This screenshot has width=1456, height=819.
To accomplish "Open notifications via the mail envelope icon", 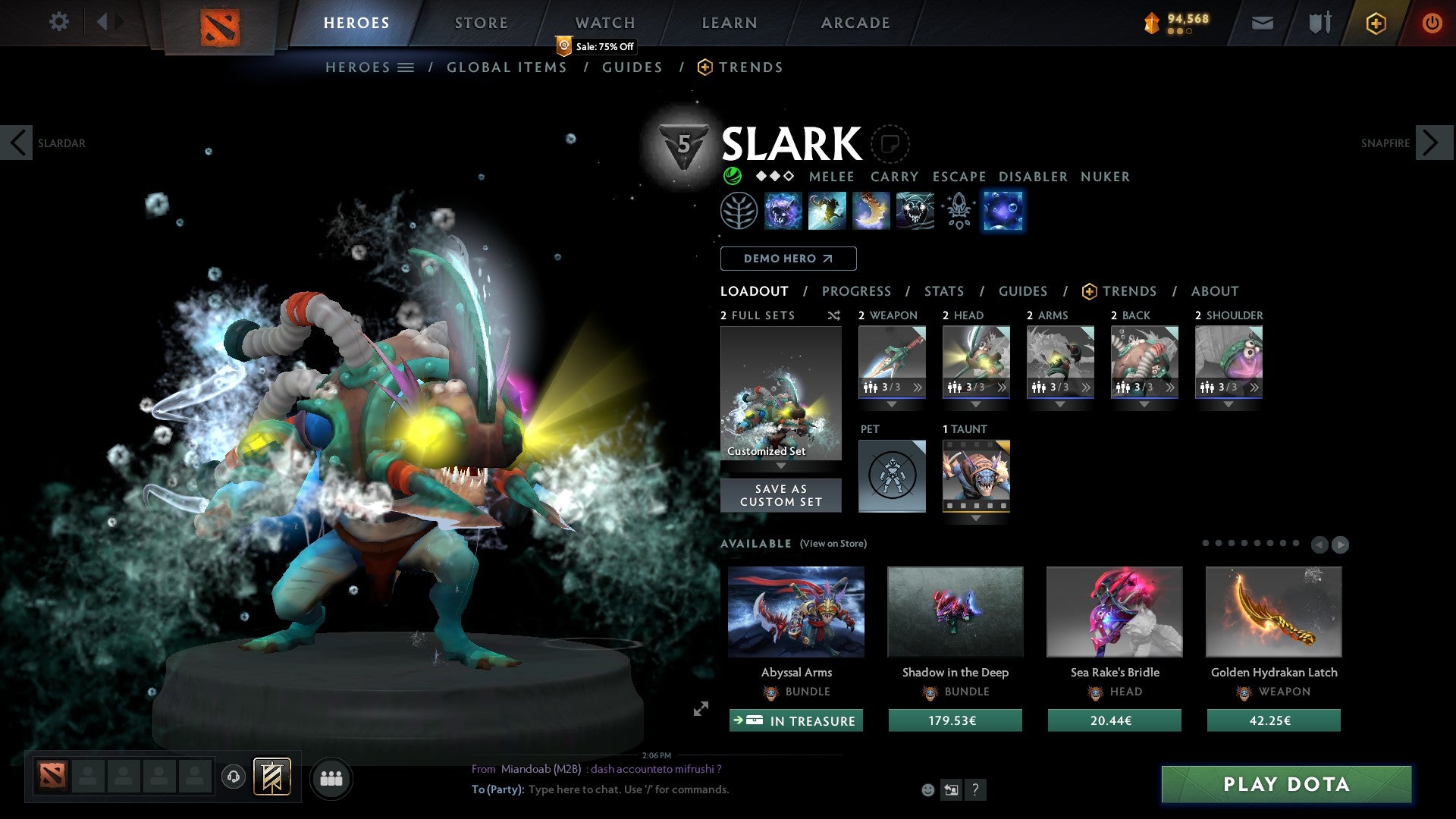I will 1263,22.
